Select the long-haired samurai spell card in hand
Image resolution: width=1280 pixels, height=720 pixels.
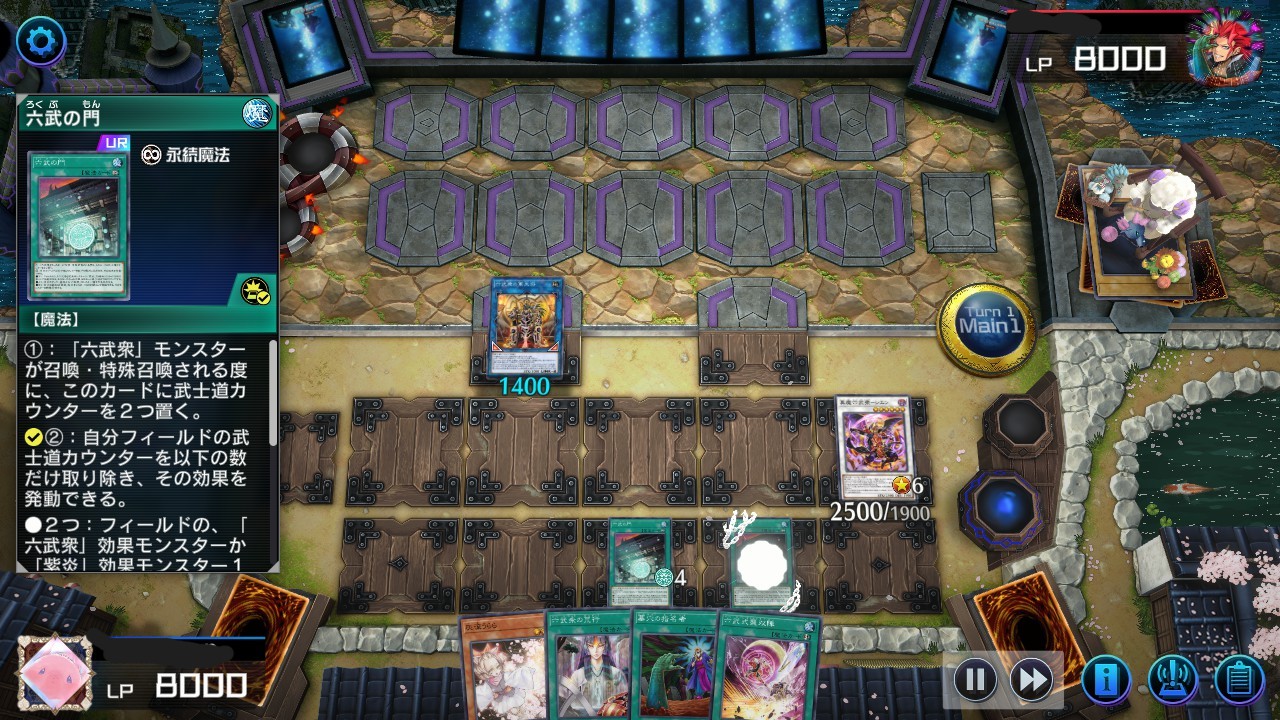coord(587,663)
